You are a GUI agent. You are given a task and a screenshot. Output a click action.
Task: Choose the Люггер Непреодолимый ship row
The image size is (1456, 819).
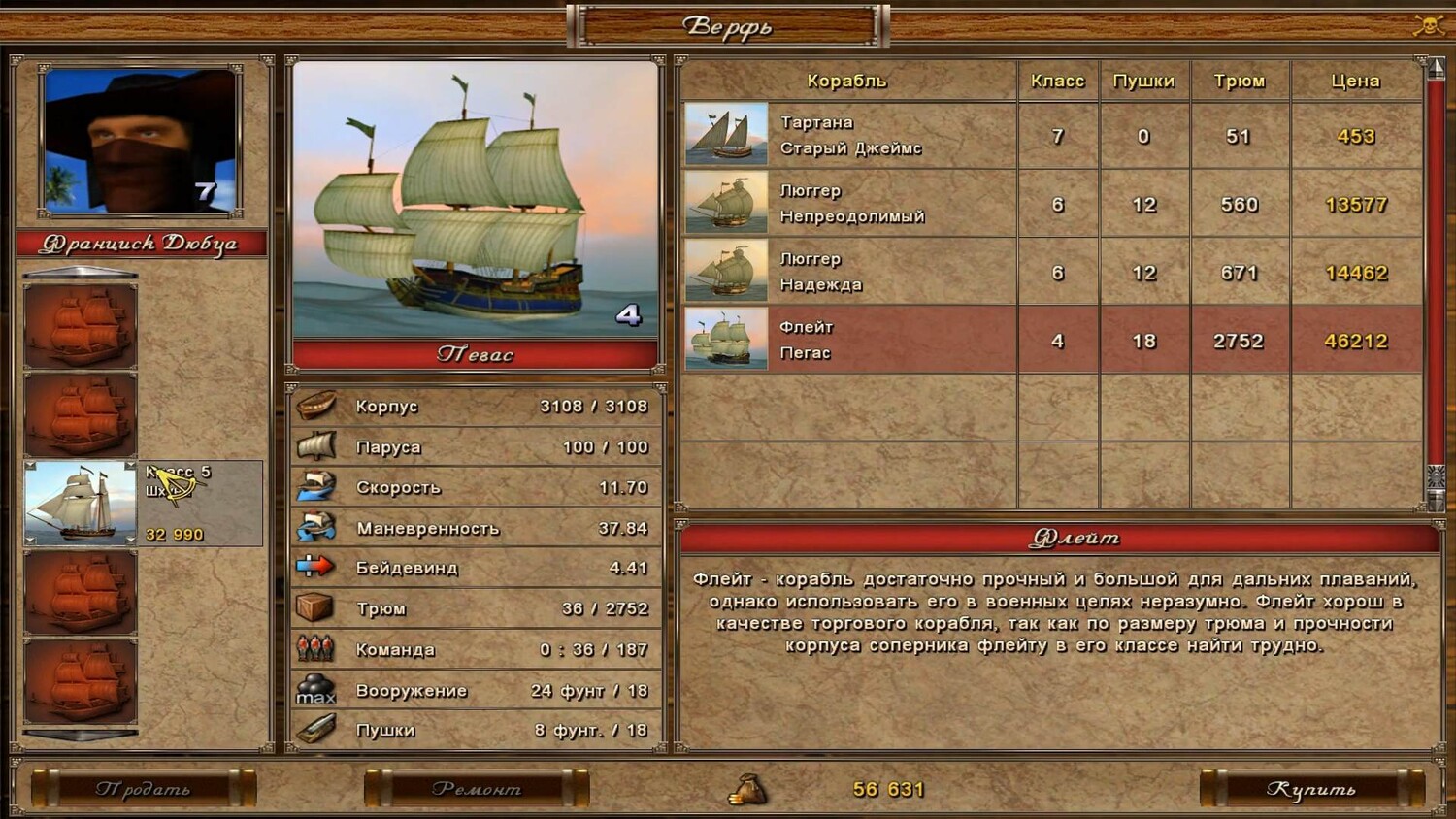[x=850, y=204]
